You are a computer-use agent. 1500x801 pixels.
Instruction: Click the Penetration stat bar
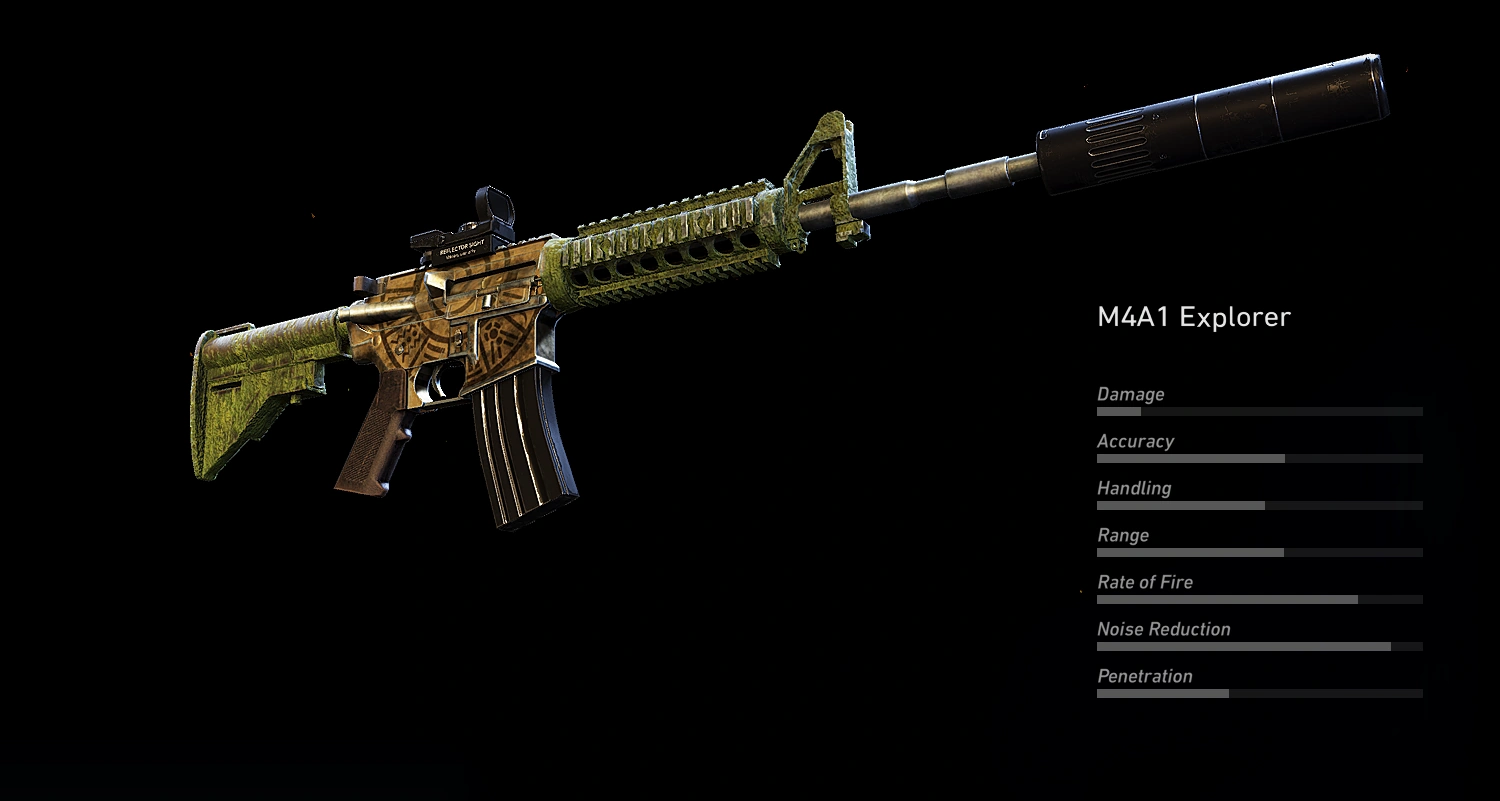click(1260, 693)
